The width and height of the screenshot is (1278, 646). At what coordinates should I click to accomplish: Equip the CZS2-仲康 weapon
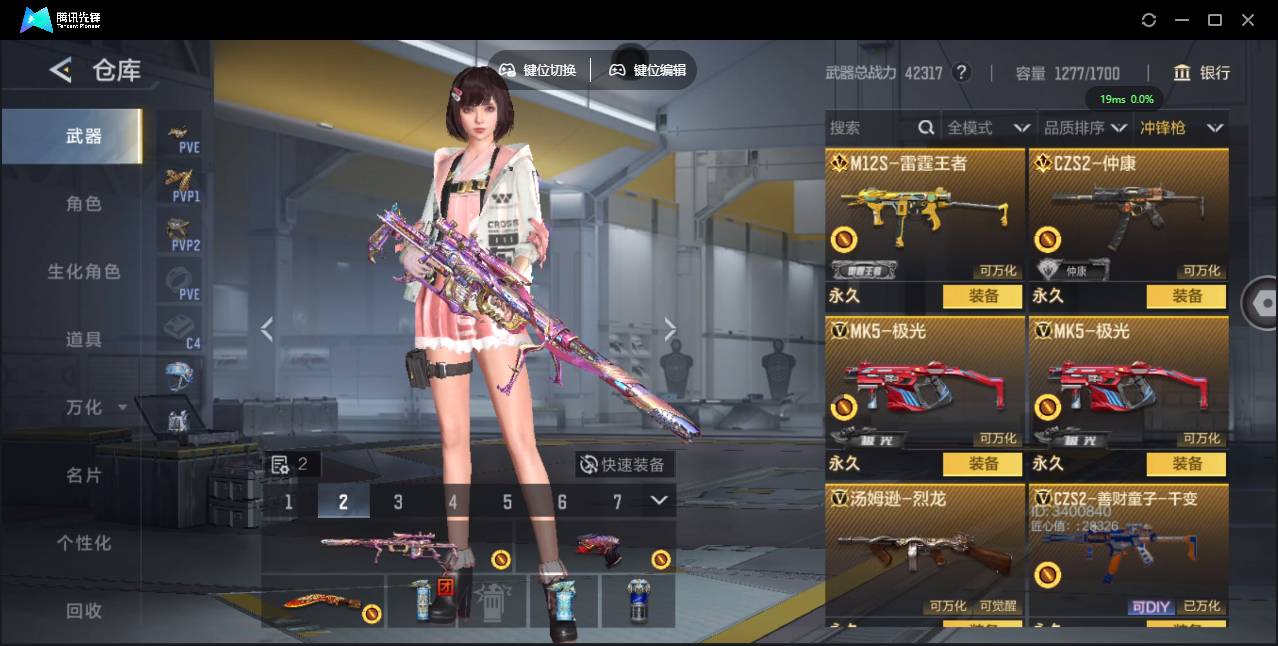(1187, 296)
